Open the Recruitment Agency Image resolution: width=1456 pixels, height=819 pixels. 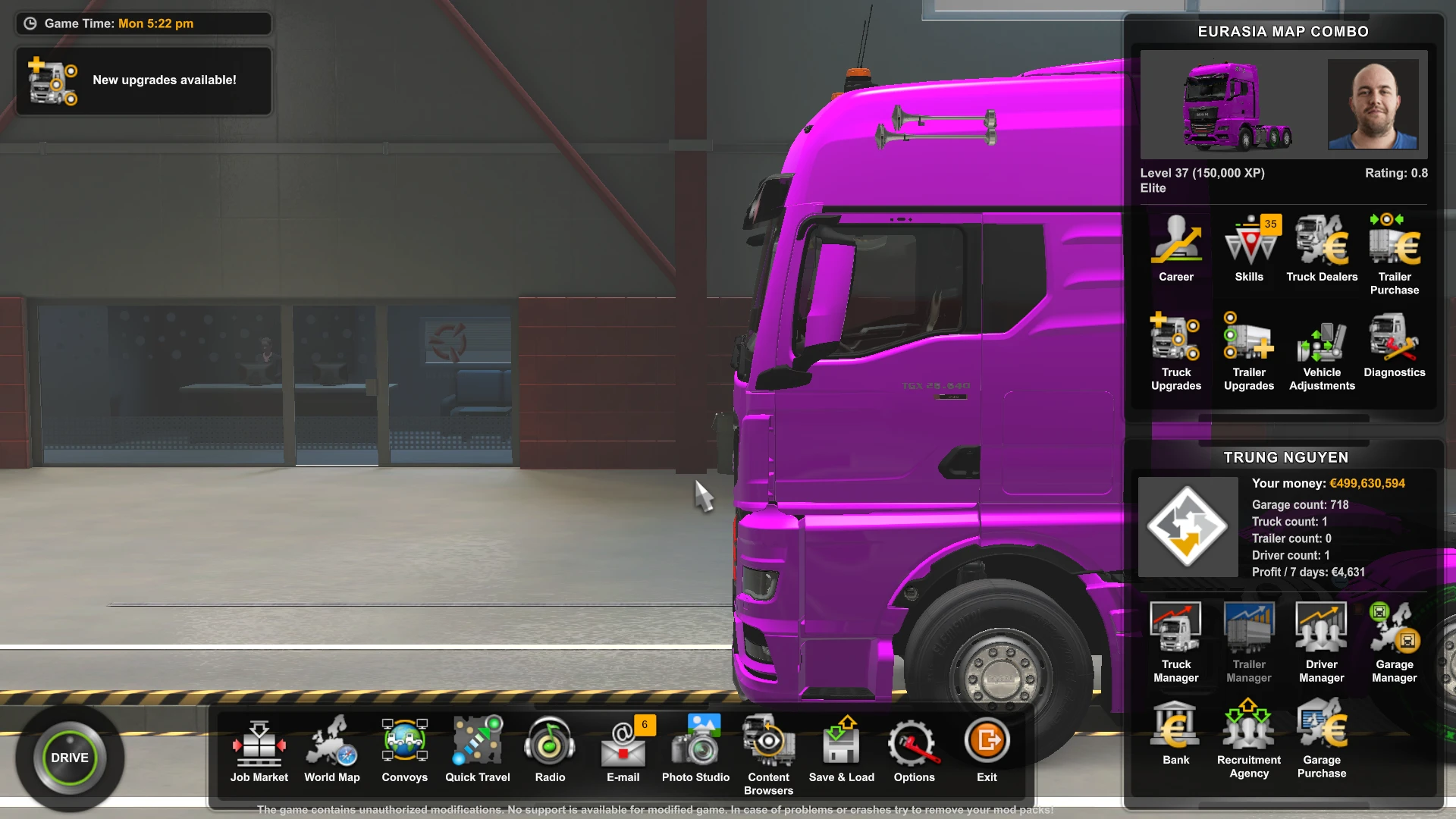1249,724
